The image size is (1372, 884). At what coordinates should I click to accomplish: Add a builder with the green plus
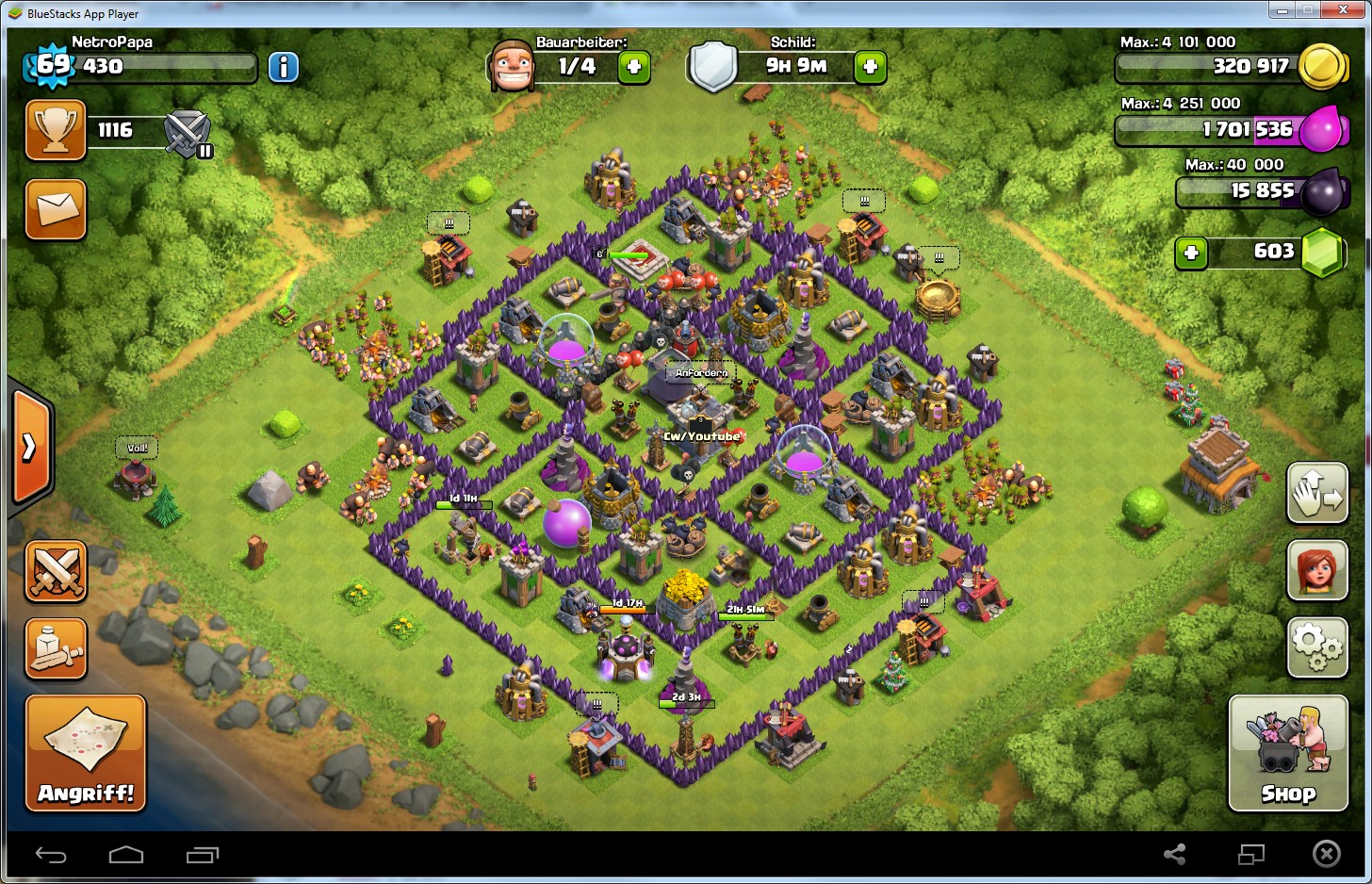(x=634, y=67)
